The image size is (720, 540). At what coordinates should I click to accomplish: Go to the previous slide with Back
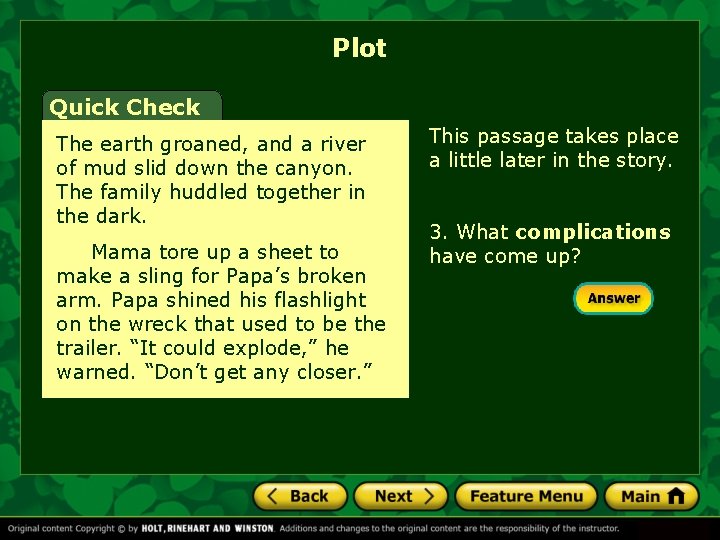[299, 496]
